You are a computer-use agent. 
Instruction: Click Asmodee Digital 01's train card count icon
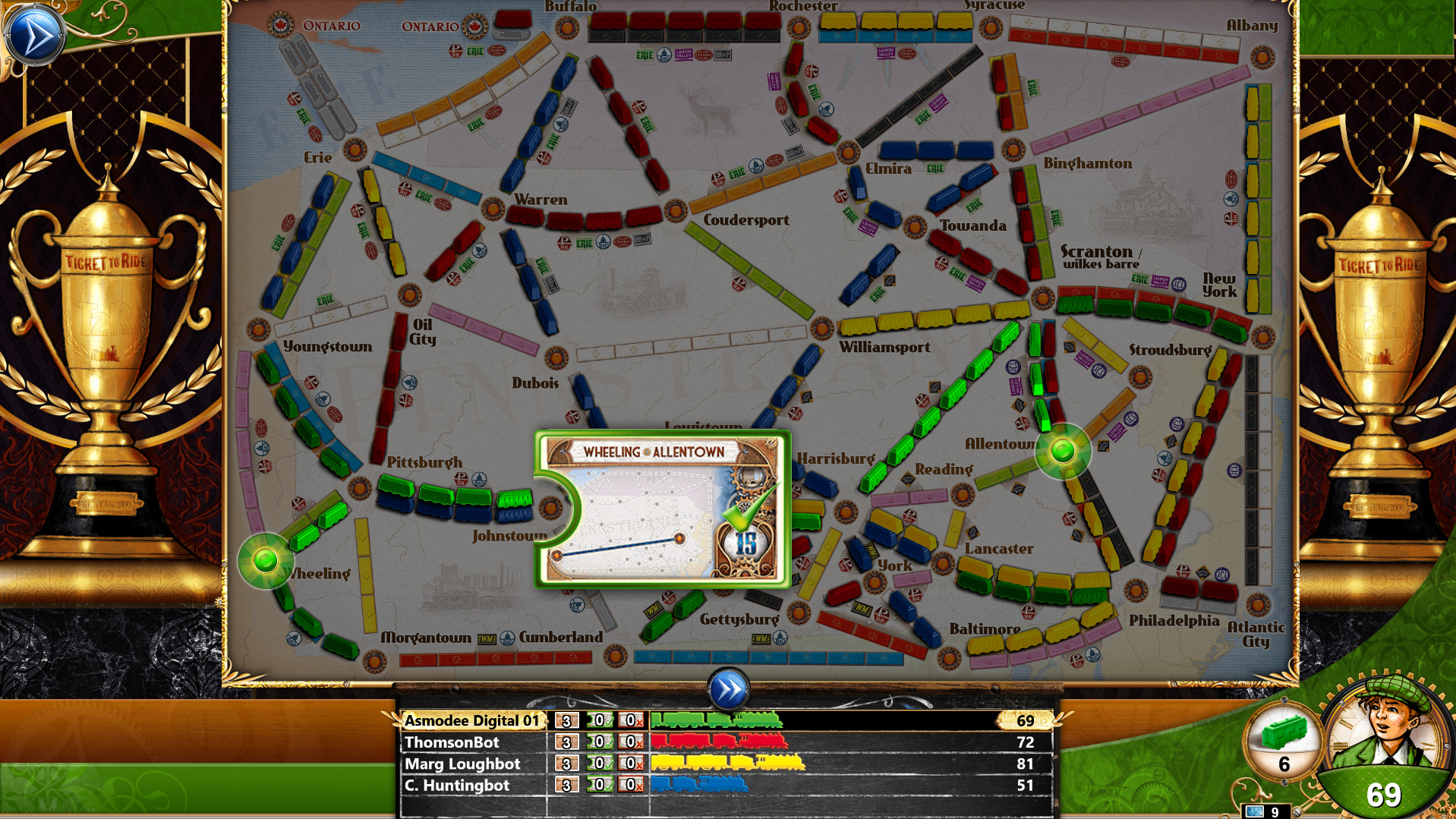566,721
